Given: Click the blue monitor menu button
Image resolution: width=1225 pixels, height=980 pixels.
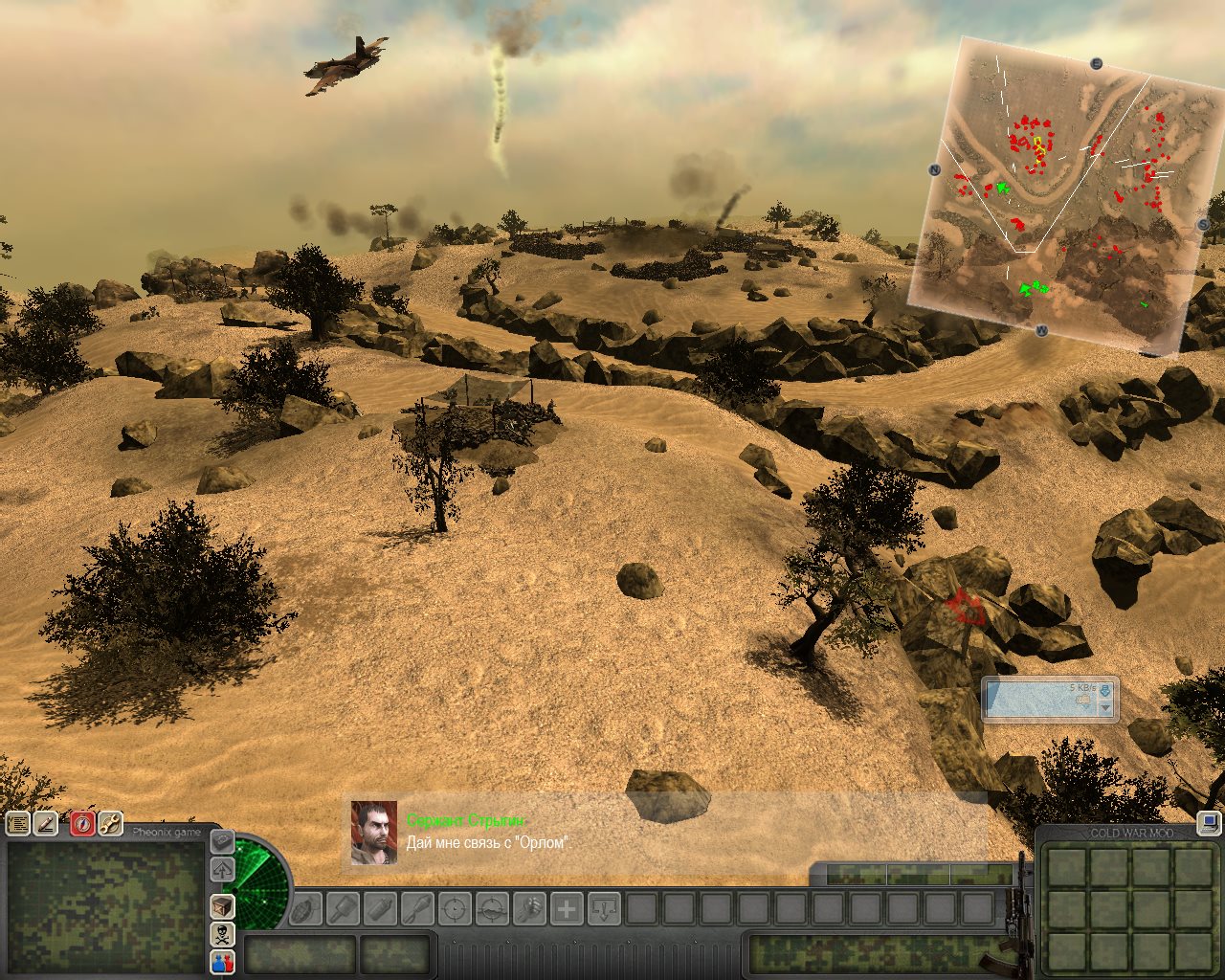Looking at the screenshot, I should tap(1209, 822).
